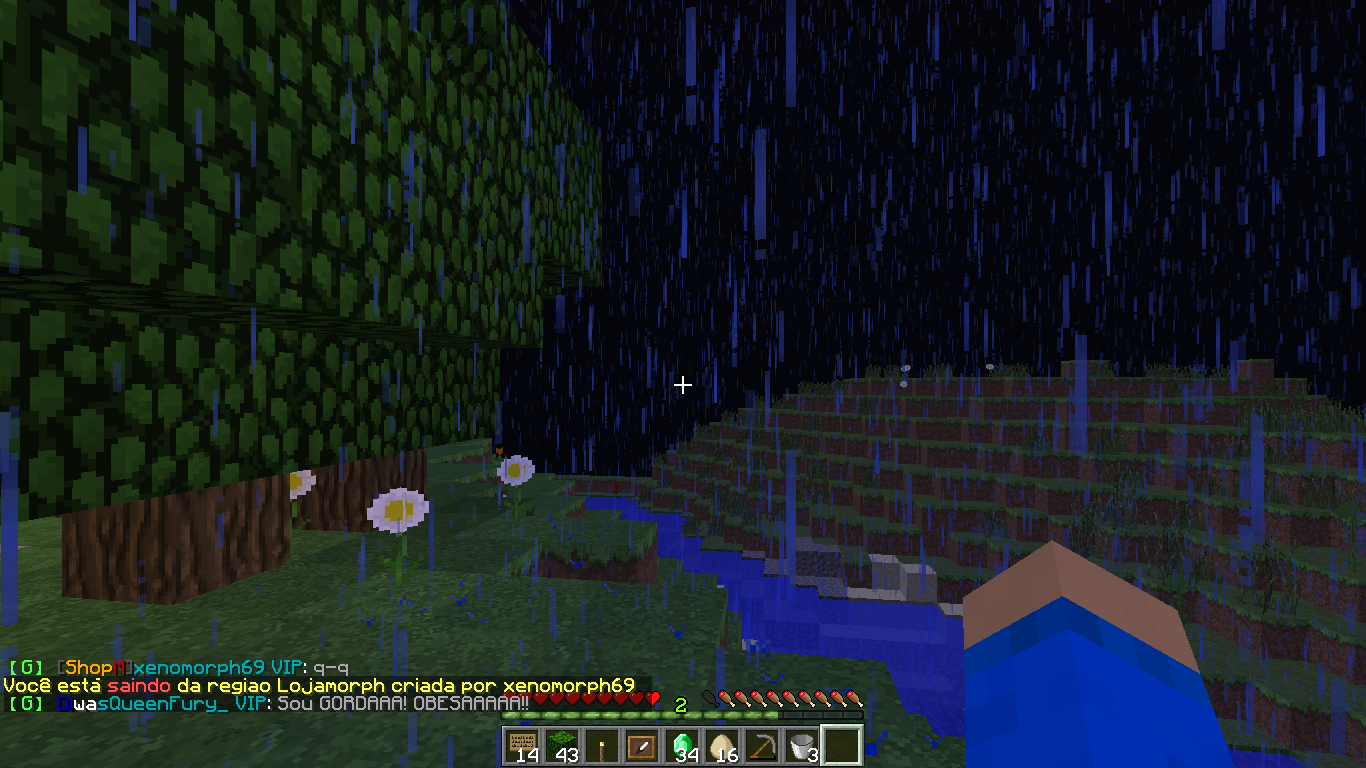Click the highlighted empty hotbar slot
Image resolution: width=1366 pixels, height=768 pixels.
(842, 745)
